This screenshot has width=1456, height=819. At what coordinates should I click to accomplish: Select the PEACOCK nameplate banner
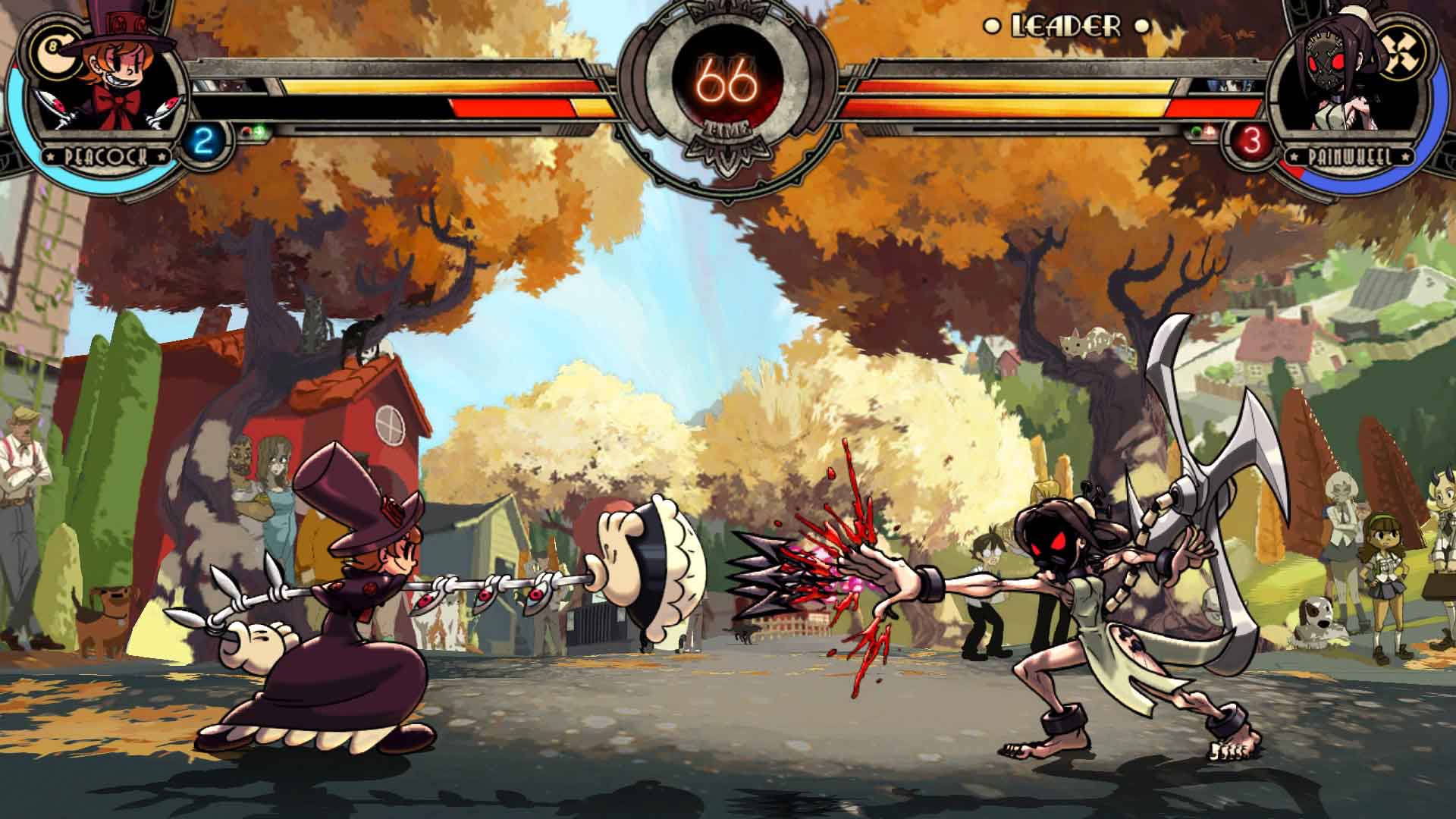click(x=107, y=156)
